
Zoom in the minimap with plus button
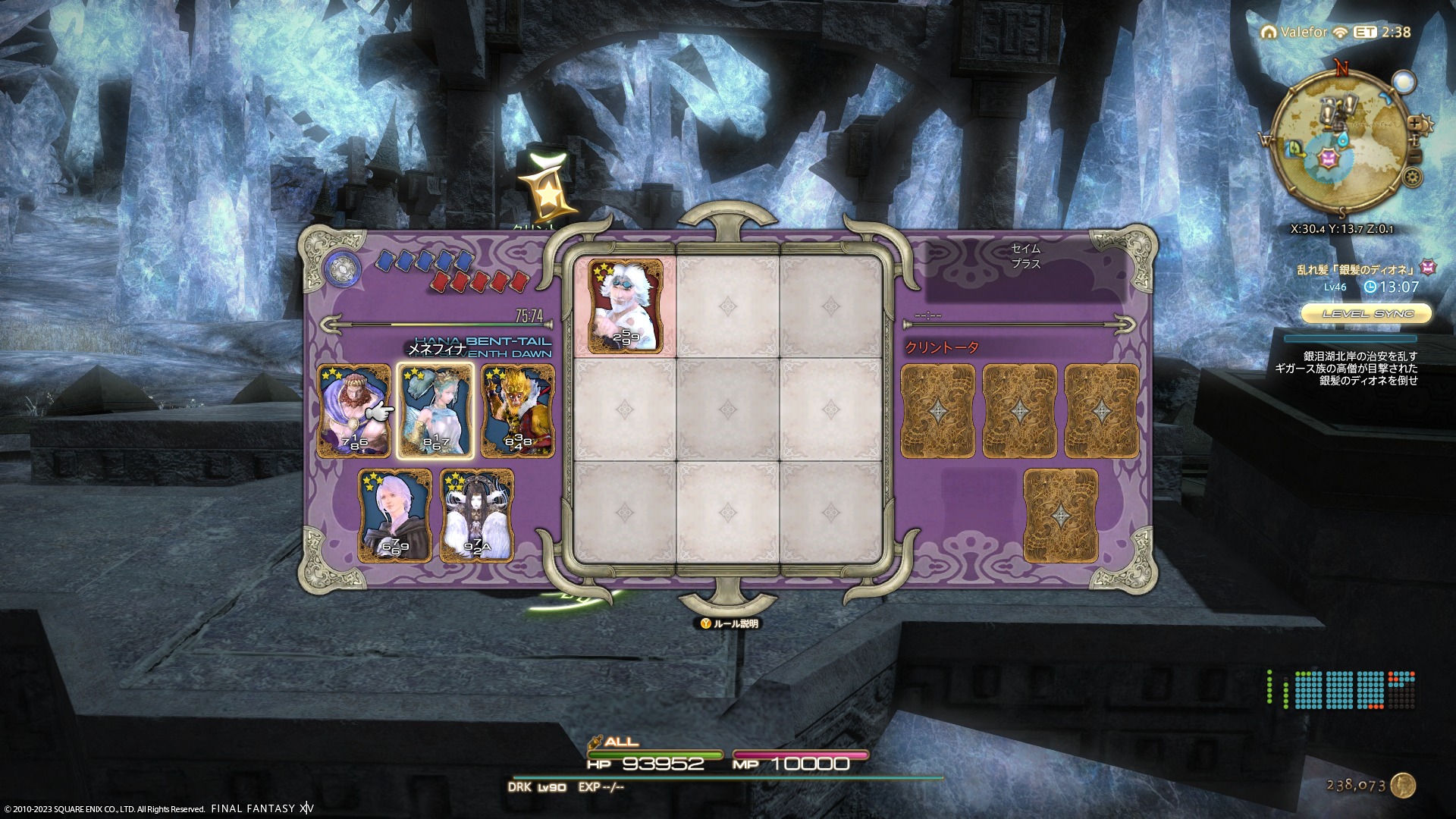[1415, 123]
